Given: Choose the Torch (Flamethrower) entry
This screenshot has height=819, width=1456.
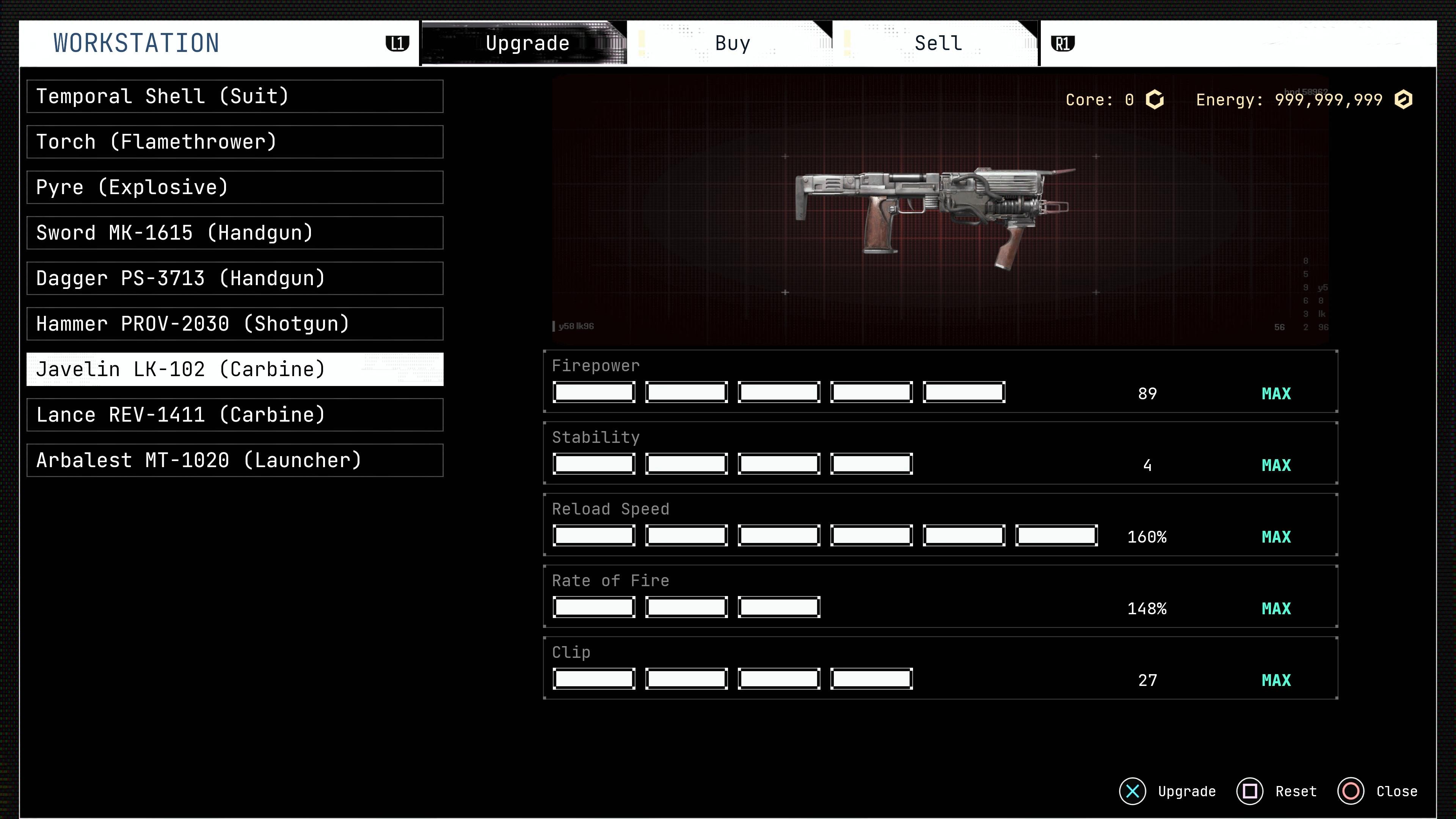Looking at the screenshot, I should [235, 142].
